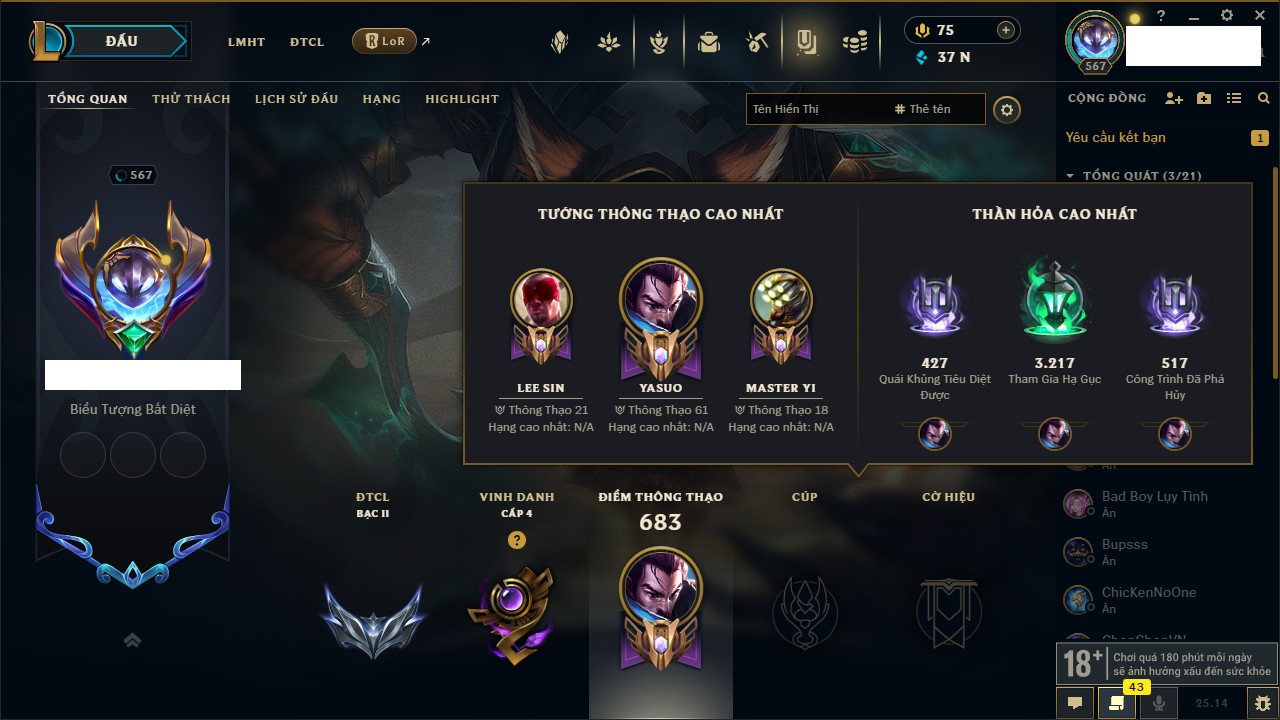Open the LỊCH SỬ ĐẤU tab
The image size is (1280, 720).
(x=296, y=99)
